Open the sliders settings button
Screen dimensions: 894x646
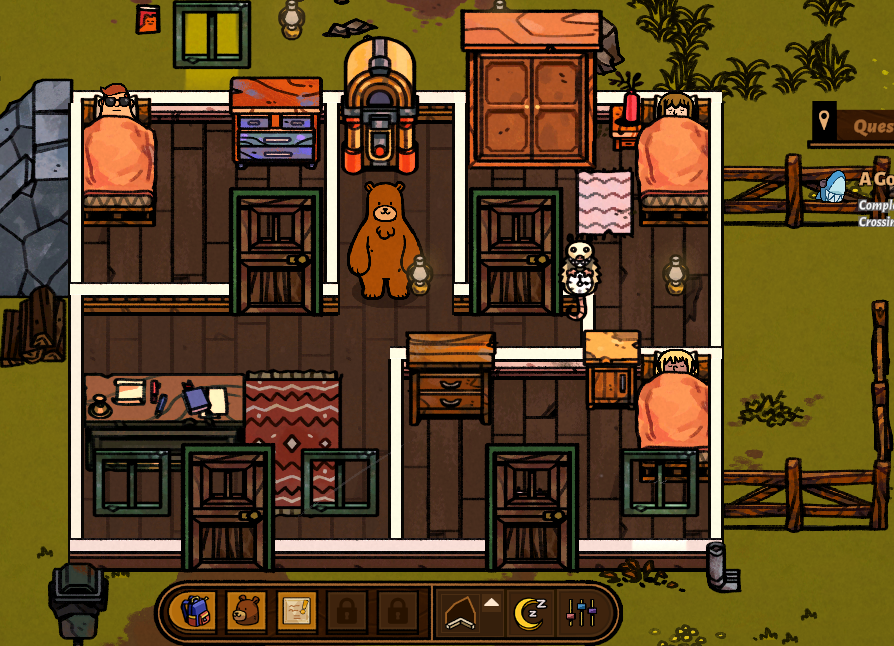[581, 612]
